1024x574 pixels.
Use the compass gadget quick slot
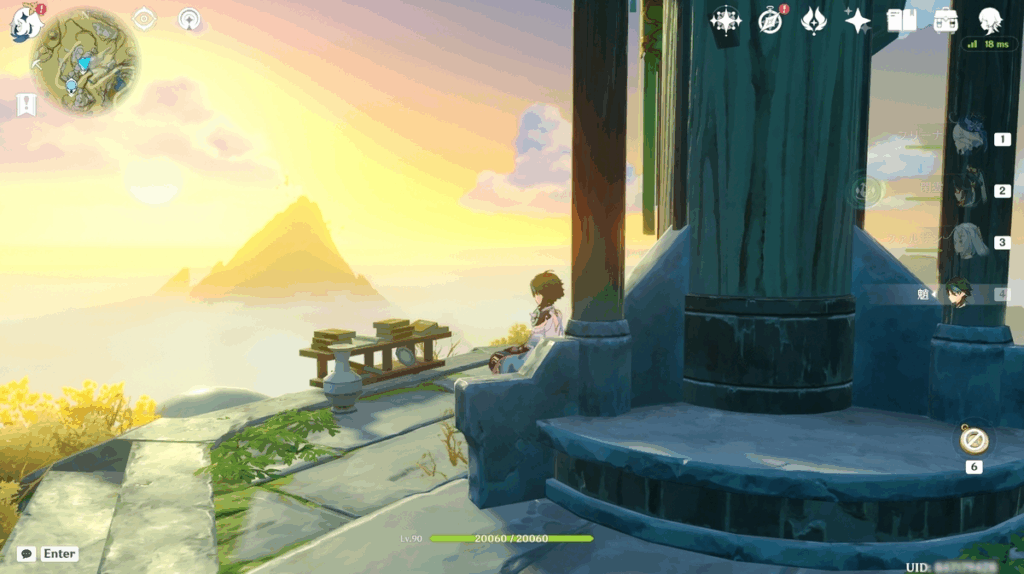point(973,440)
